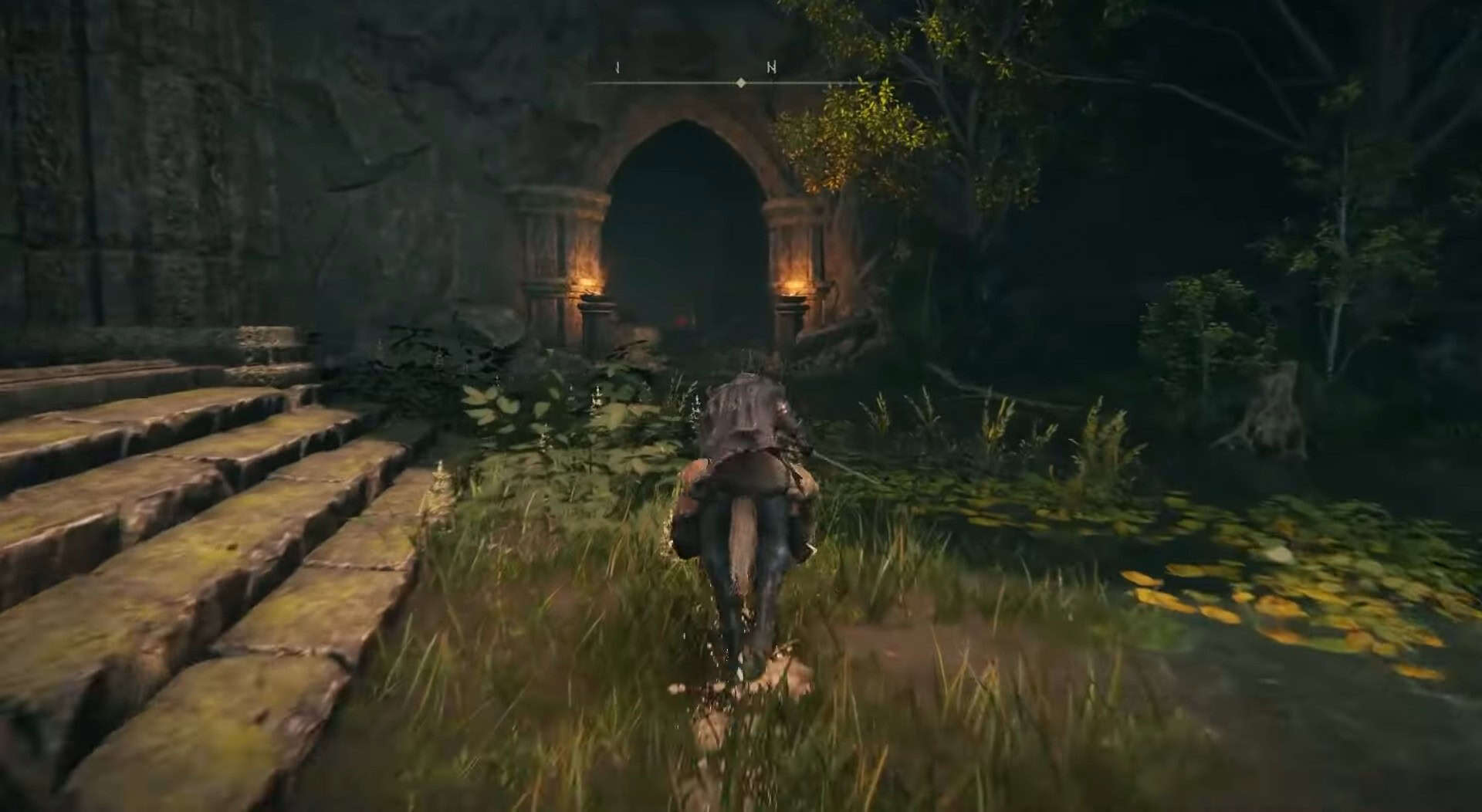Click the compass north "N" marker
This screenshot has height=812, width=1482.
tap(771, 68)
